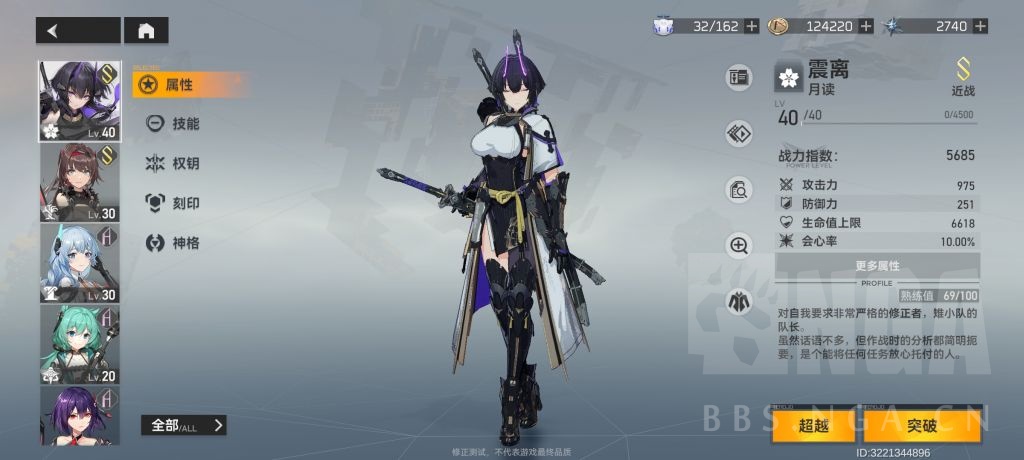Select the brown-haired Lv.30 character portrait
The width and height of the screenshot is (1024, 460).
tap(80, 183)
